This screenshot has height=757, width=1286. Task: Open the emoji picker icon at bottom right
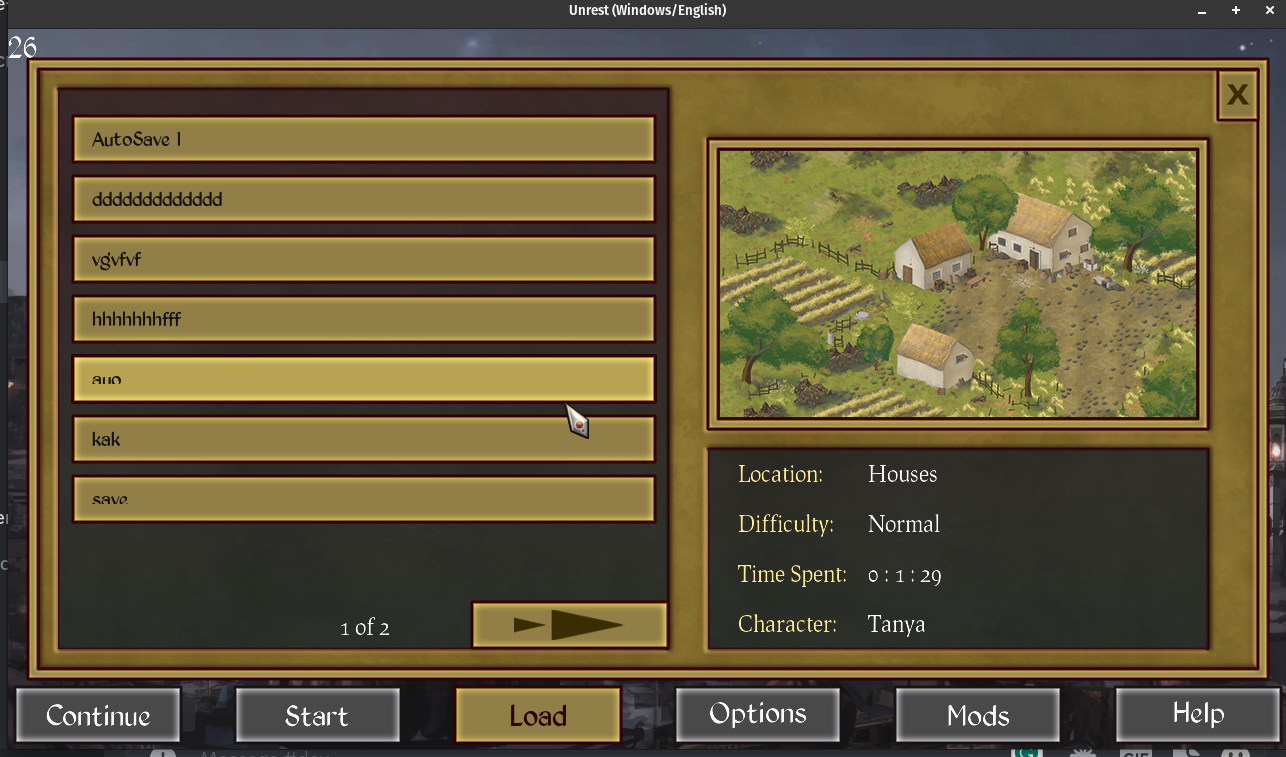coord(1237,754)
